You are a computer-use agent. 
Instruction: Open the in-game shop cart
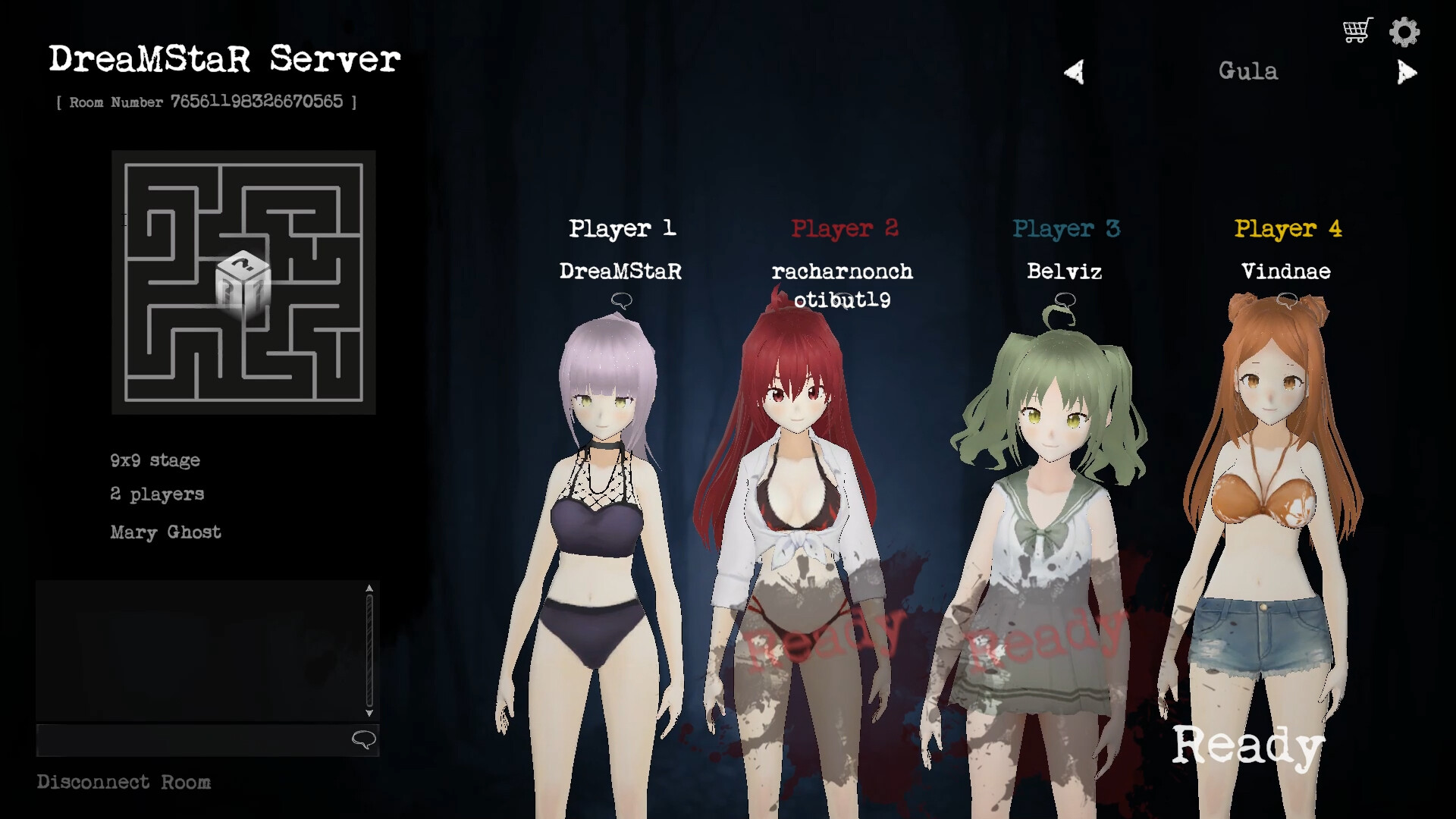click(x=1357, y=30)
